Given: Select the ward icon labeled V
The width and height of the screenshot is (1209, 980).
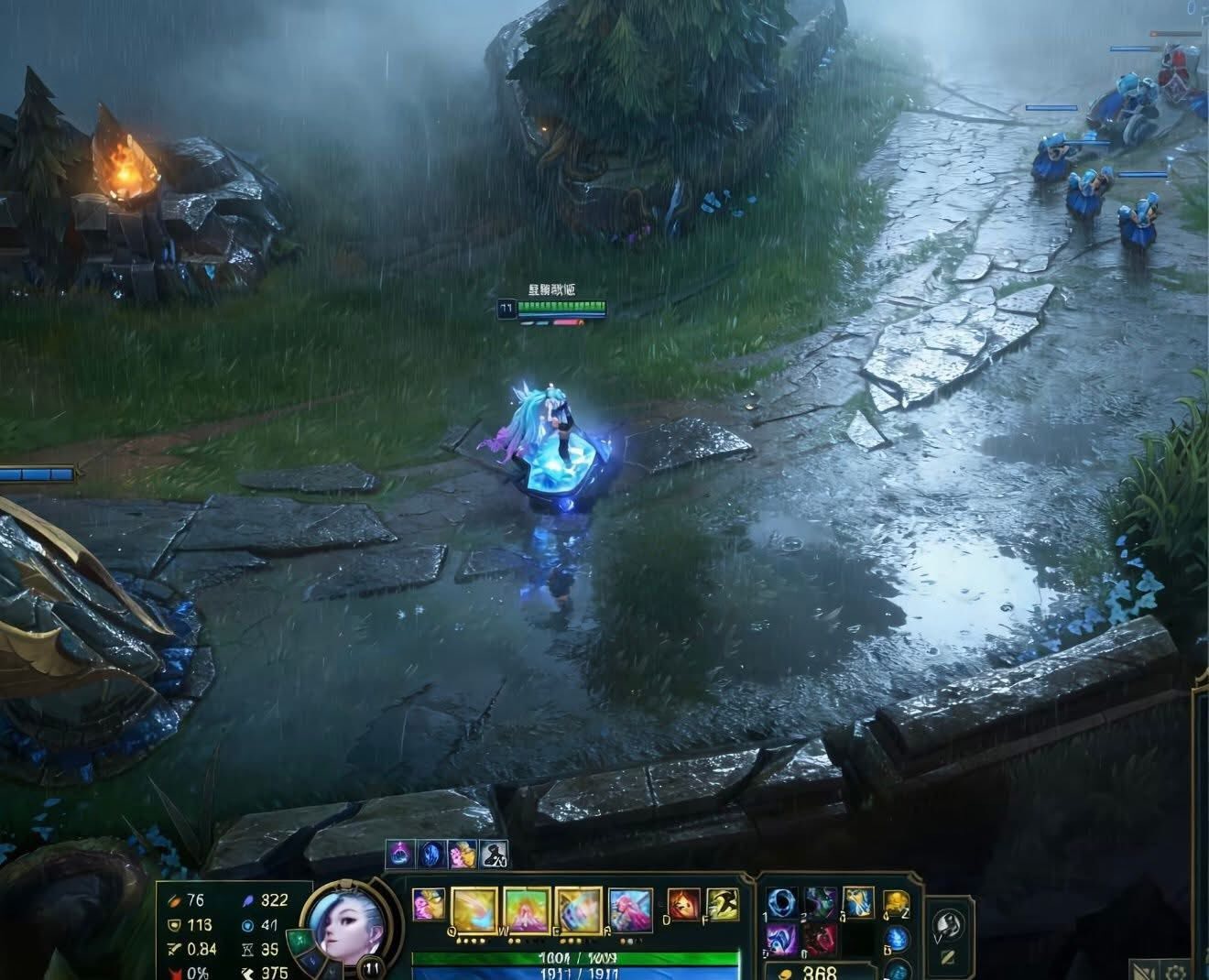Looking at the screenshot, I should tap(947, 923).
